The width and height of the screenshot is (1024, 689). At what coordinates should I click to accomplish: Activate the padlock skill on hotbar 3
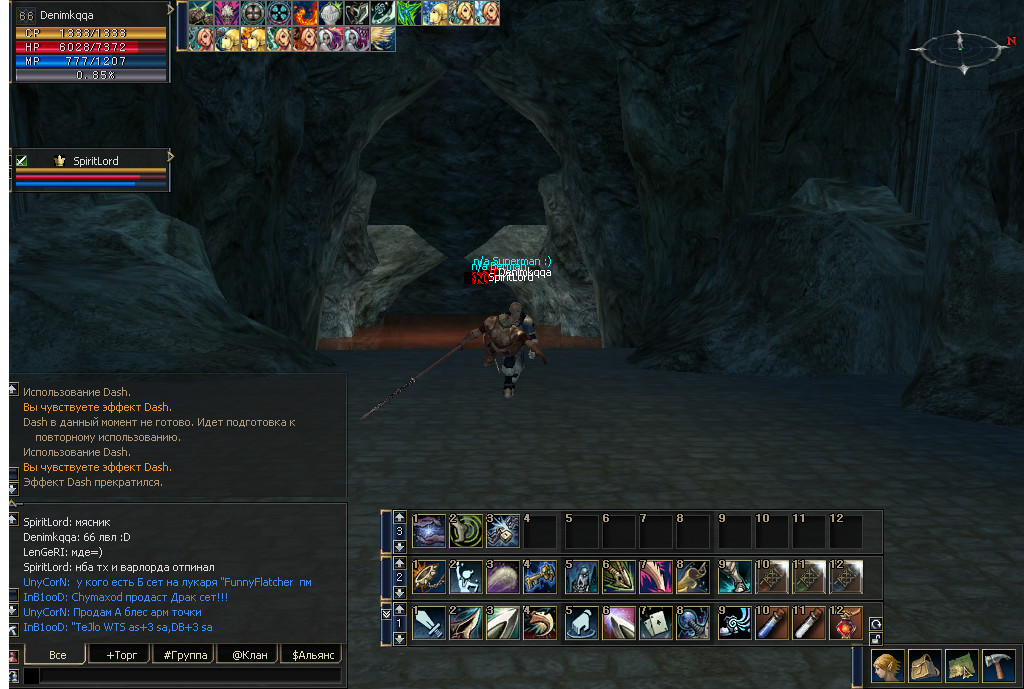click(503, 530)
